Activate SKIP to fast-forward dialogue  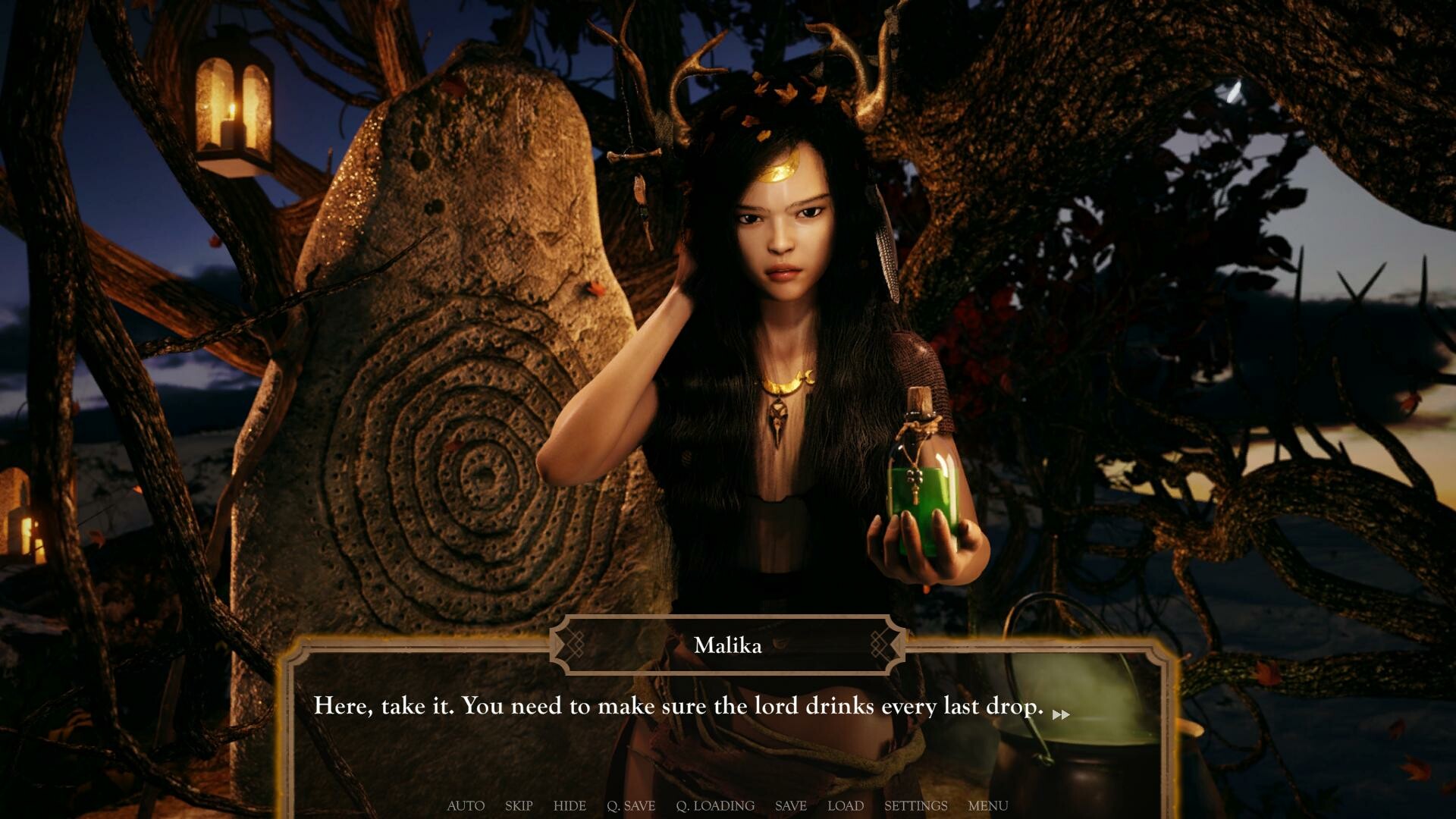click(x=518, y=806)
